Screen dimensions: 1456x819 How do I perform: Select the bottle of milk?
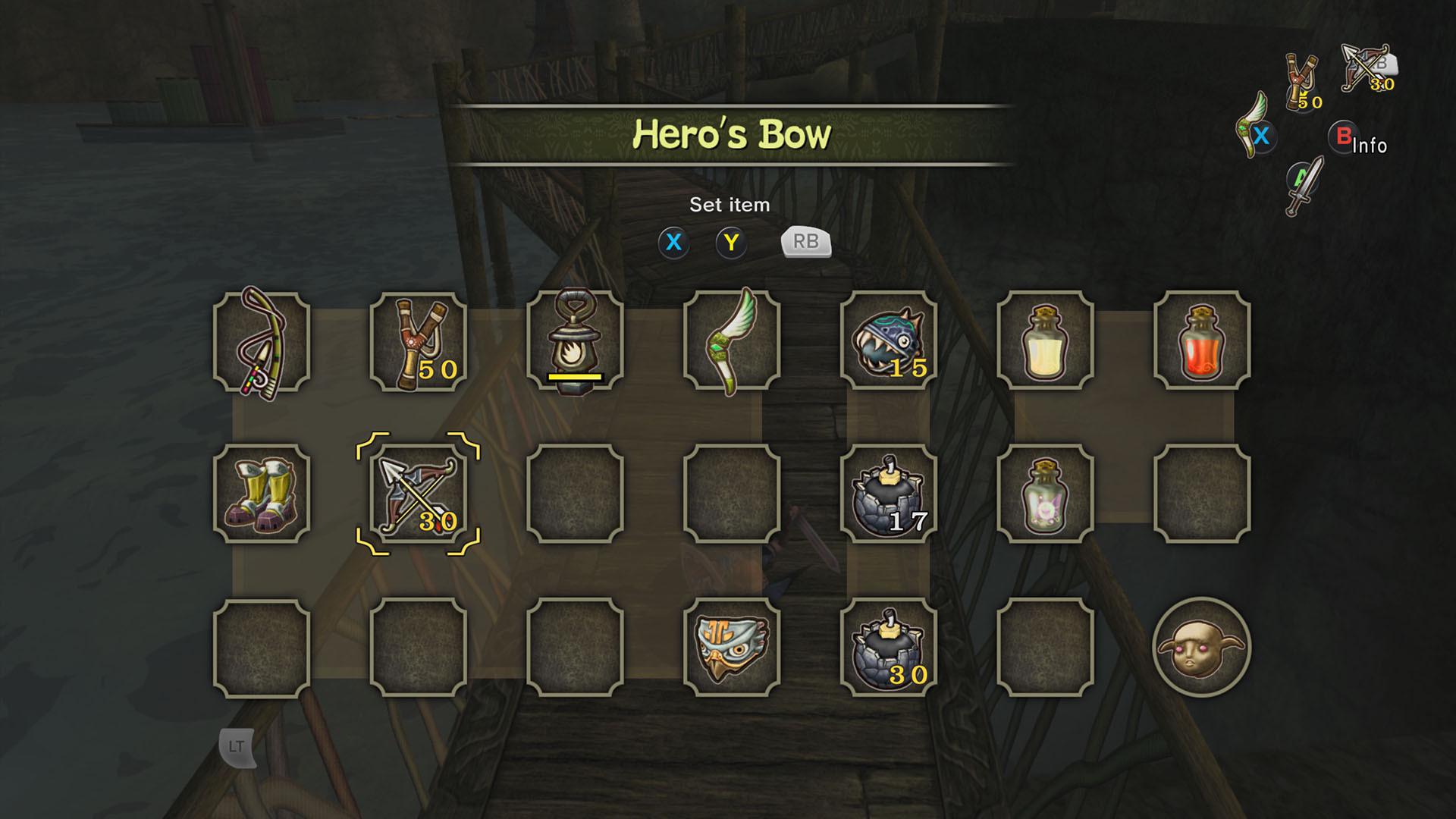[1045, 341]
